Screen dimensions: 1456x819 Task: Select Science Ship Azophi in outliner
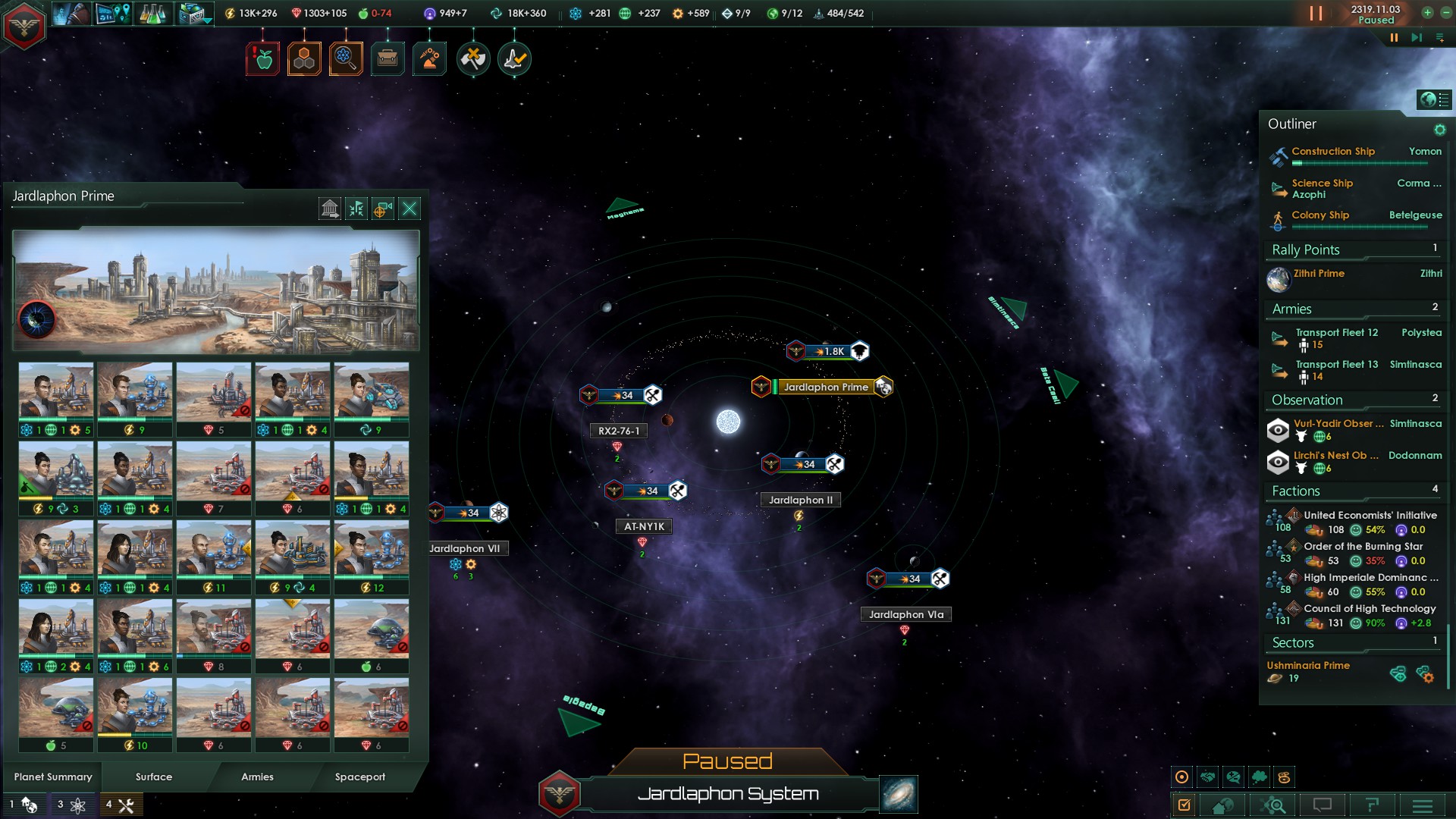1322,189
